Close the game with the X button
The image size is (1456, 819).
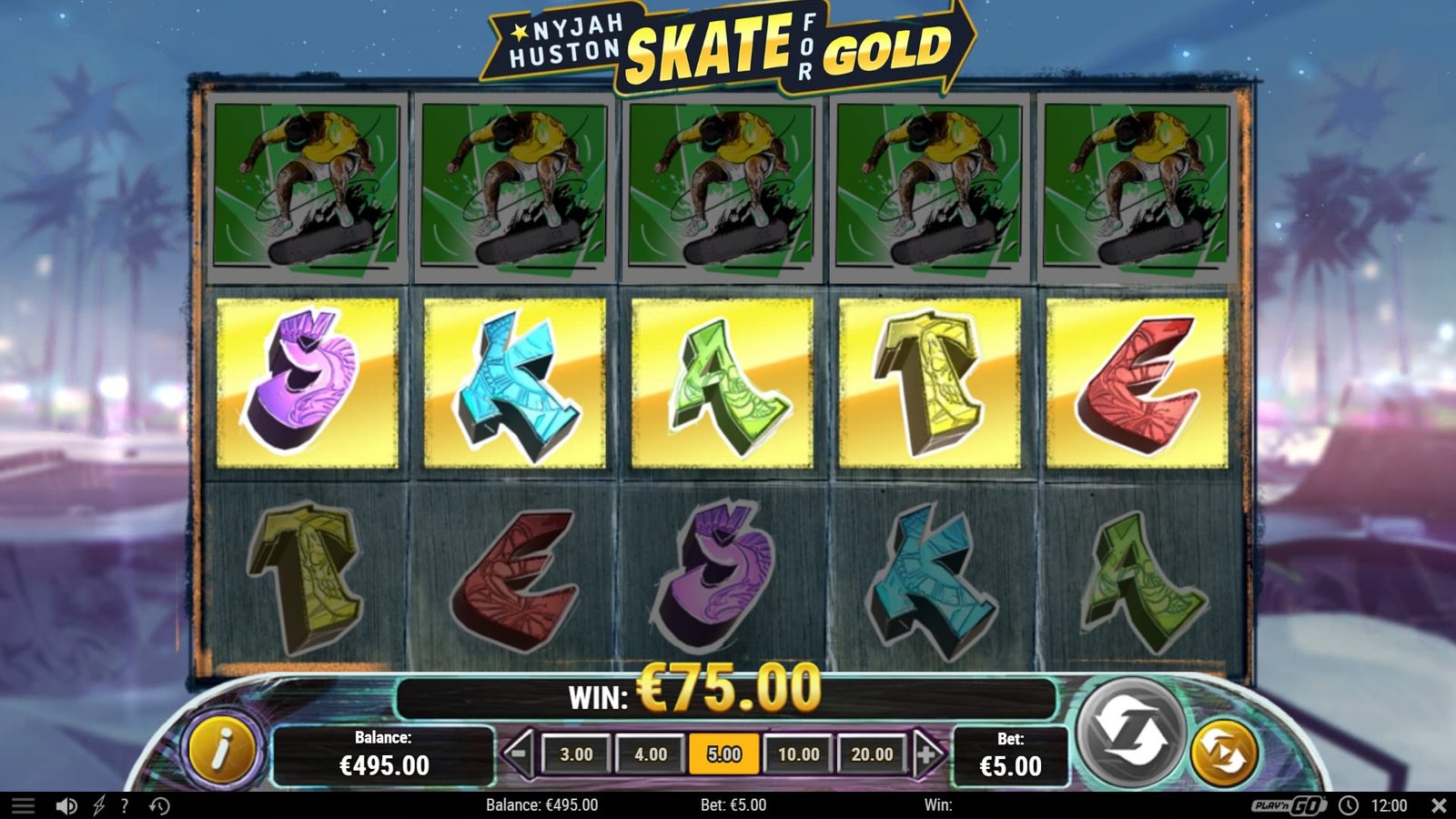click(x=1439, y=805)
